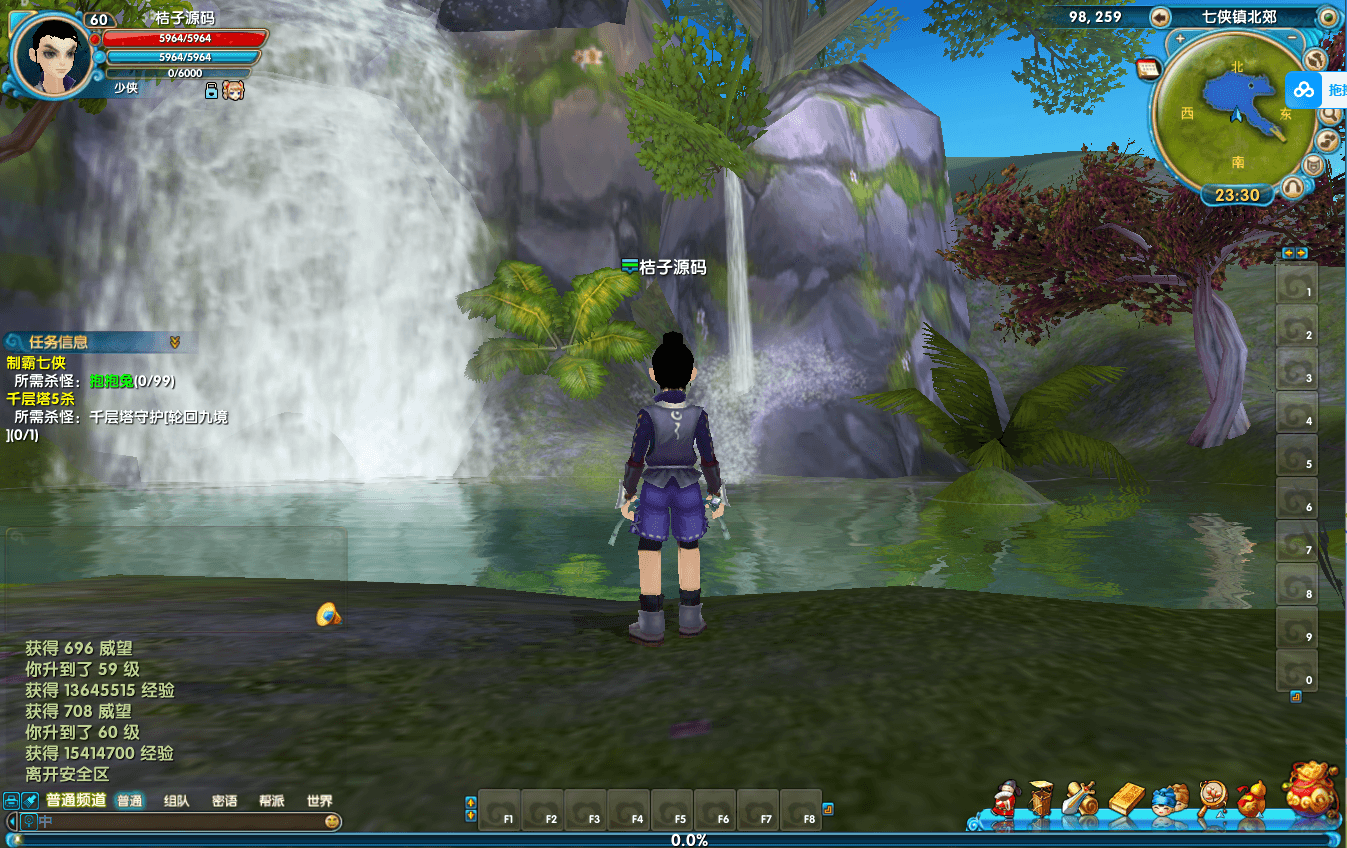The height and width of the screenshot is (848, 1347).
Task: Switch to the 密语 chat tab
Action: [225, 801]
